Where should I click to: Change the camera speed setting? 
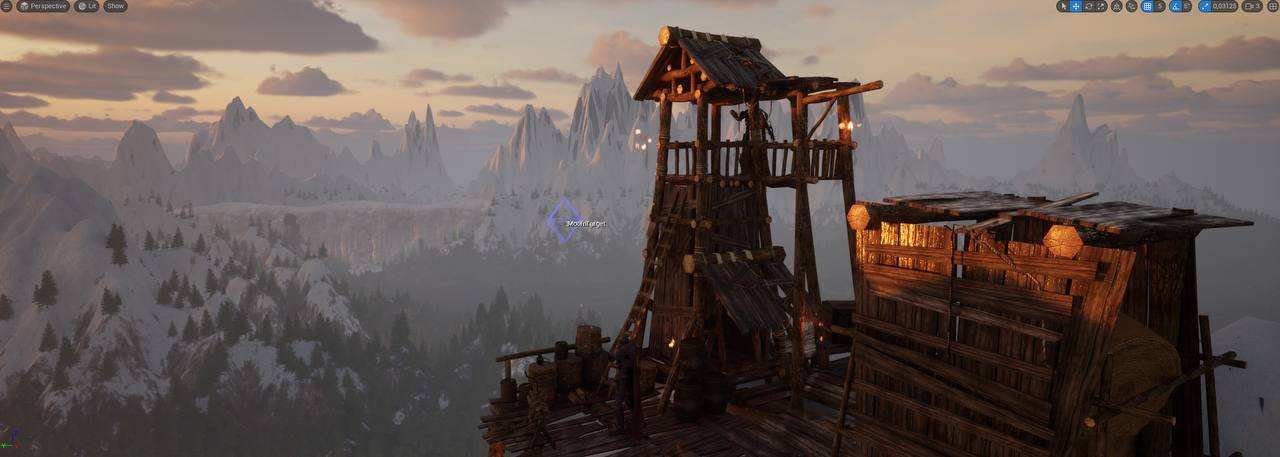coord(1254,6)
